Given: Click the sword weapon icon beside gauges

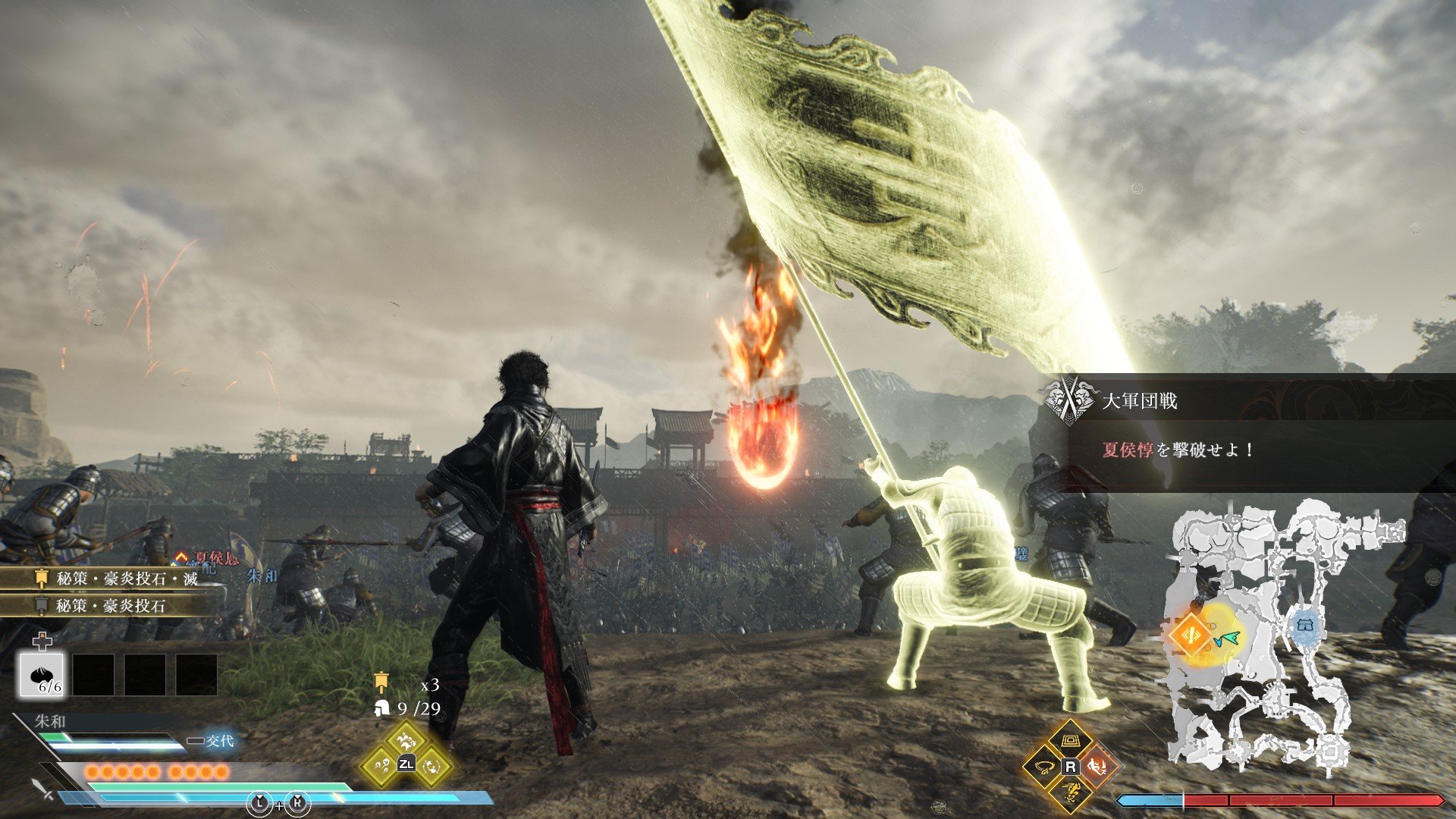Looking at the screenshot, I should (43, 789).
